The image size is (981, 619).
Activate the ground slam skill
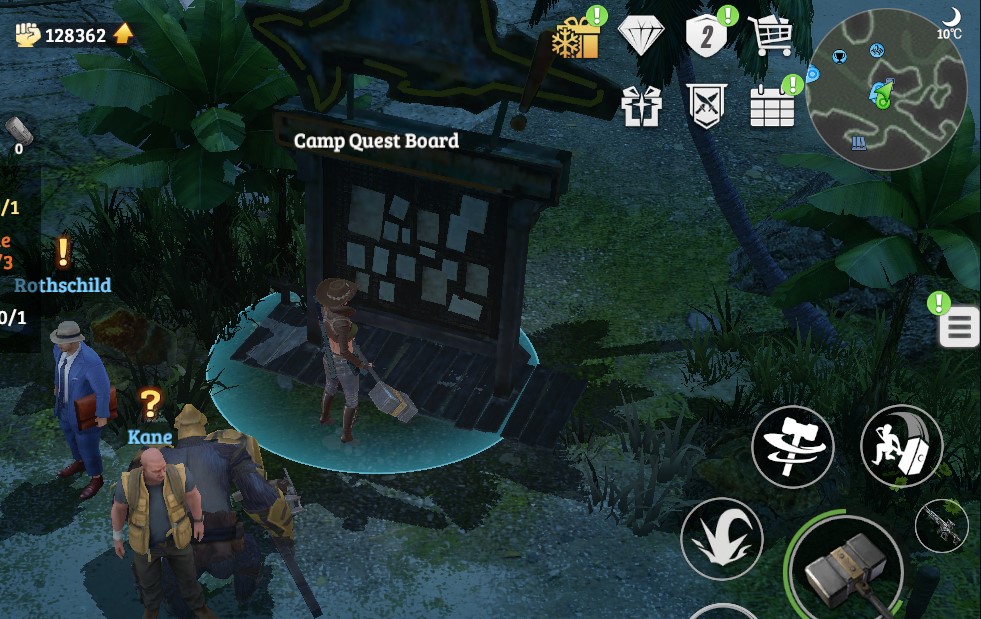click(x=722, y=538)
